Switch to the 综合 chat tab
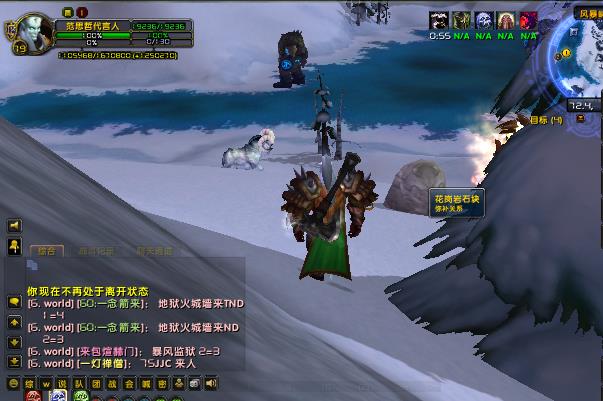 [46, 250]
